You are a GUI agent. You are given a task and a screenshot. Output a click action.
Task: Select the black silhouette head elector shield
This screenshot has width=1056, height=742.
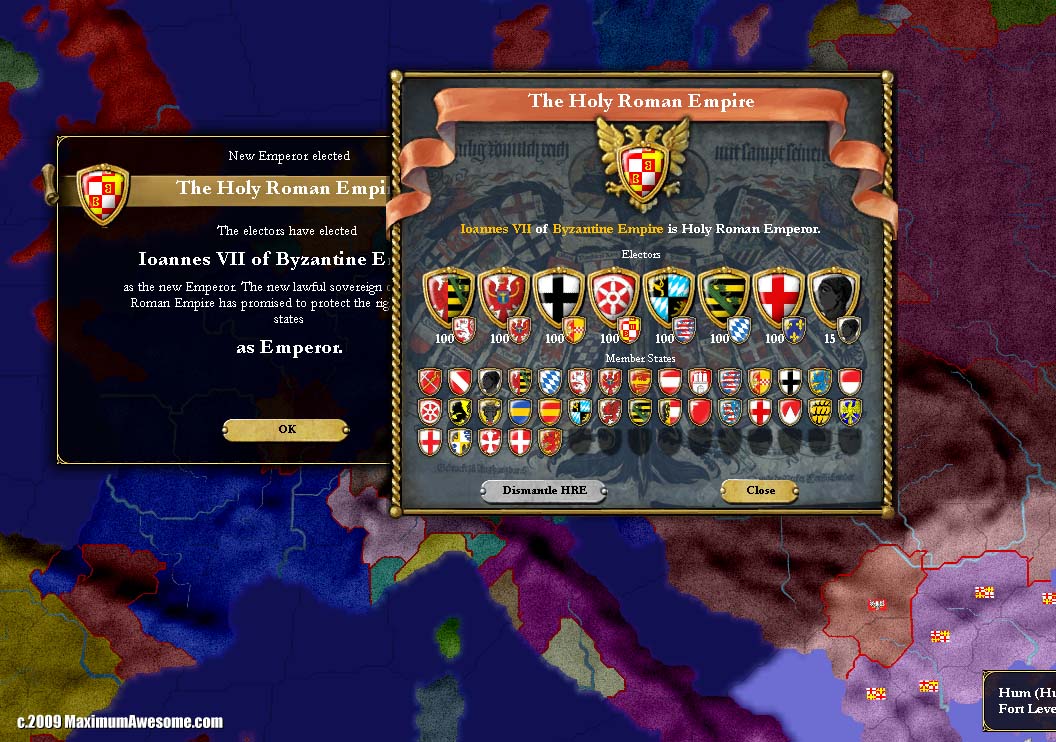point(832,297)
